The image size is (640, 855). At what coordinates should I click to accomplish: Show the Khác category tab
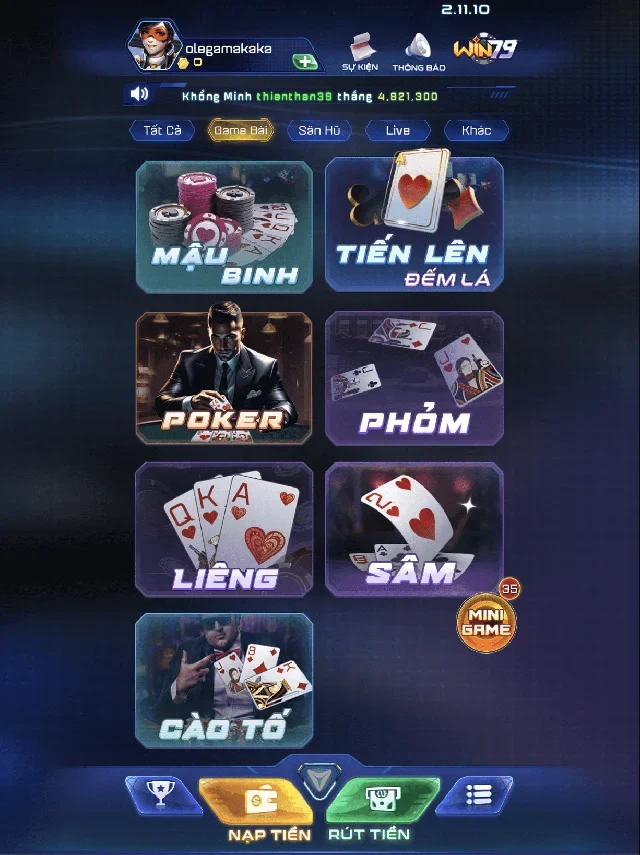pos(476,131)
